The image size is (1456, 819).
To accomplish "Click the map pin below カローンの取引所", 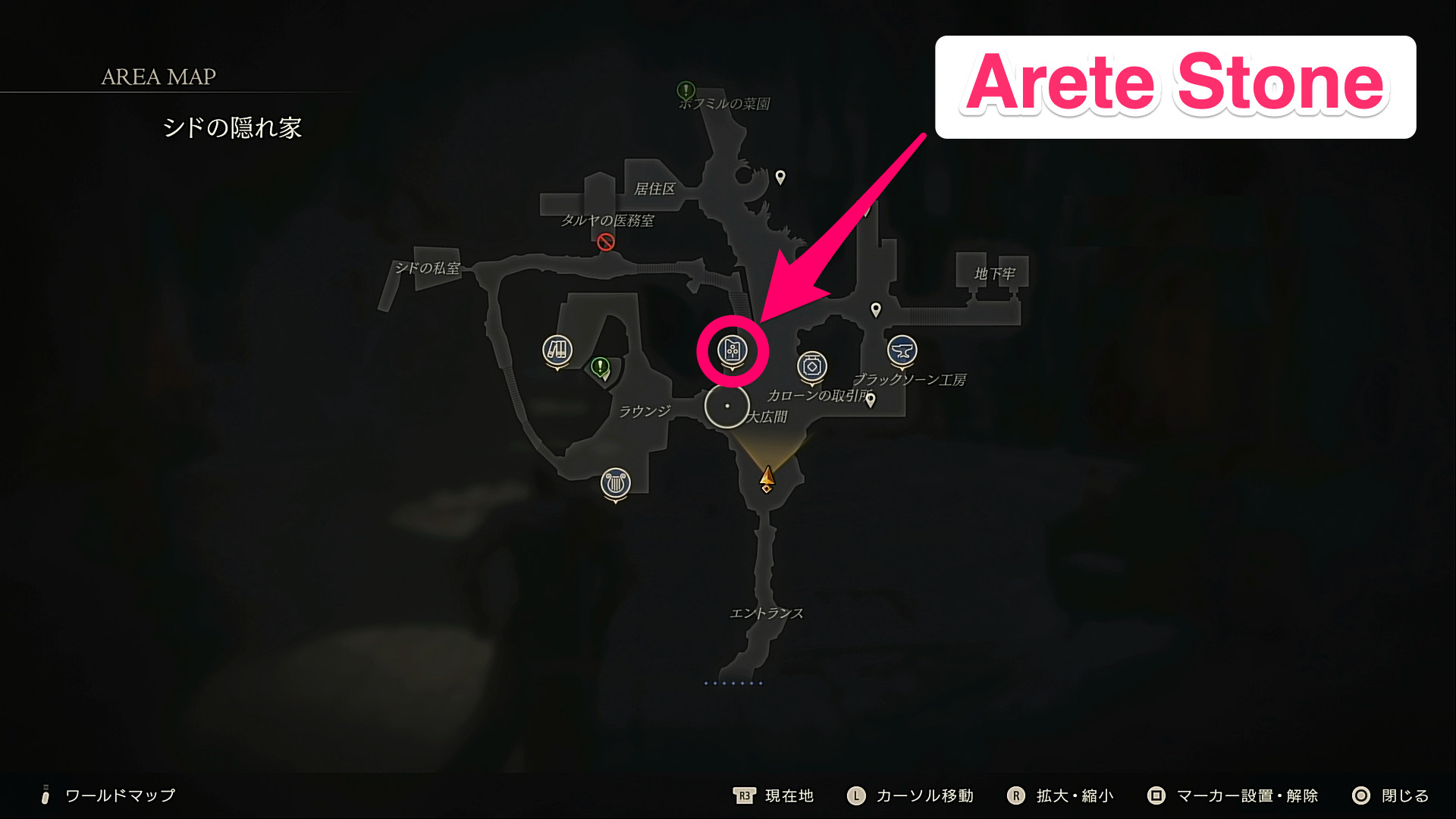I will click(871, 400).
